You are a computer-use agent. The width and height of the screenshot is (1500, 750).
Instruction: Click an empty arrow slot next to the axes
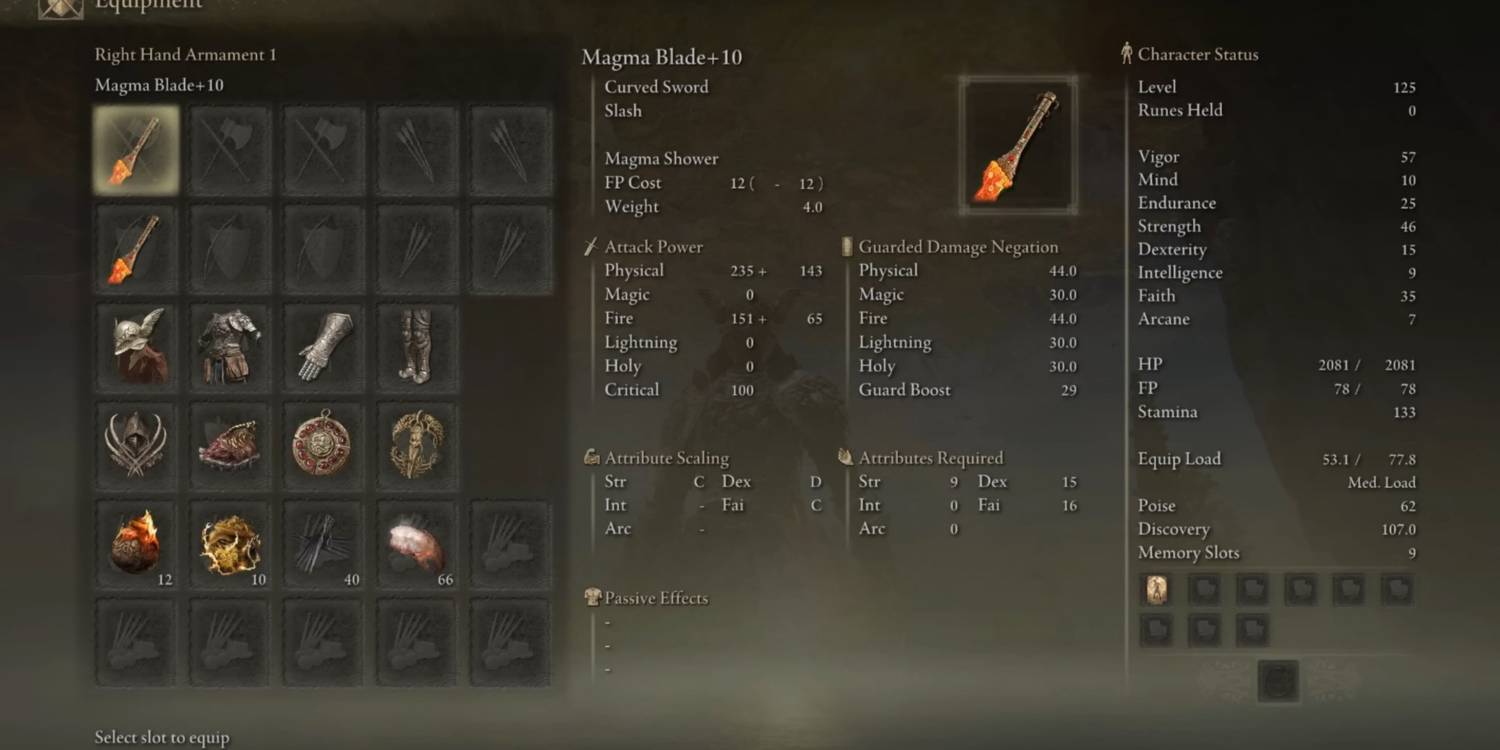(x=417, y=149)
